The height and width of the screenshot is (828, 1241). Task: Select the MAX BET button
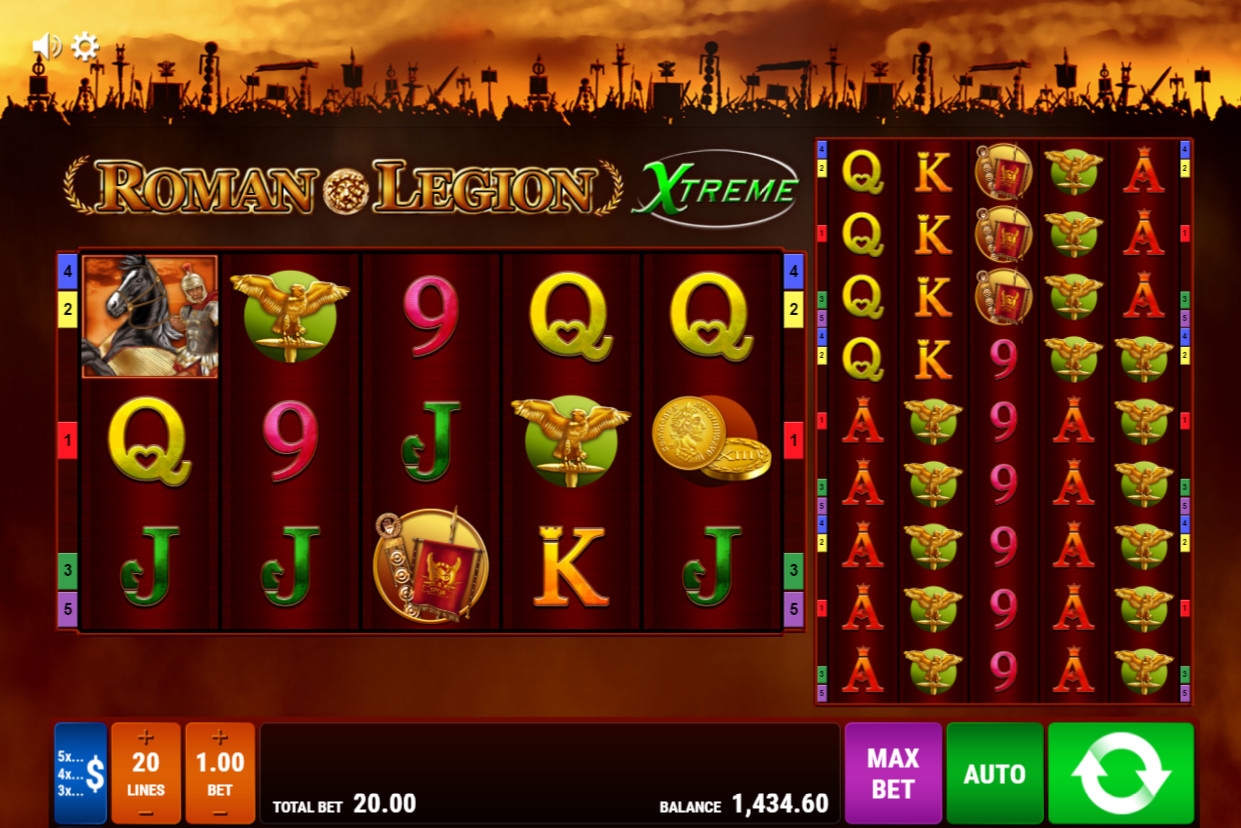[x=893, y=773]
